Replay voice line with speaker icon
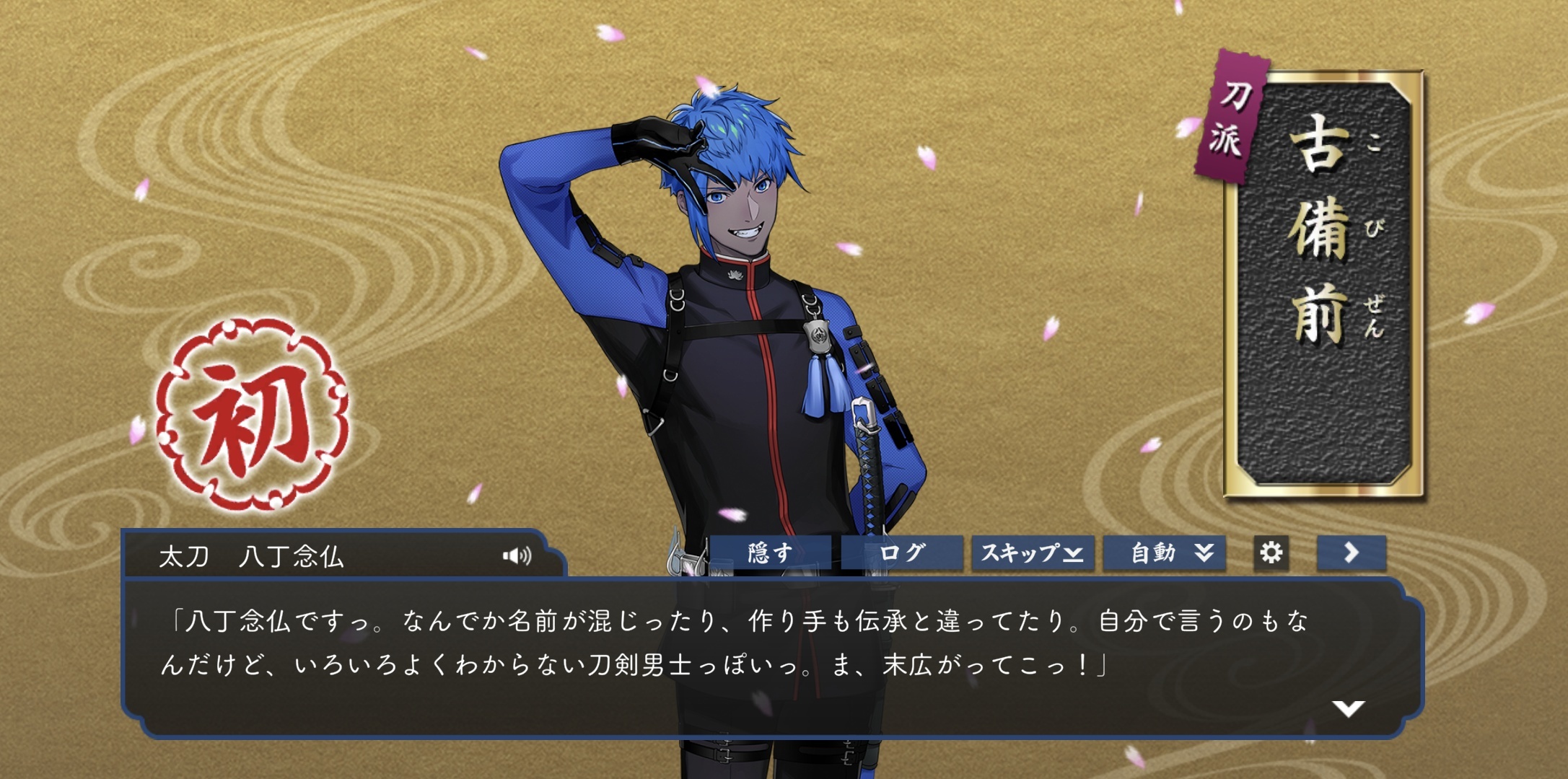The image size is (1568, 779). (517, 555)
